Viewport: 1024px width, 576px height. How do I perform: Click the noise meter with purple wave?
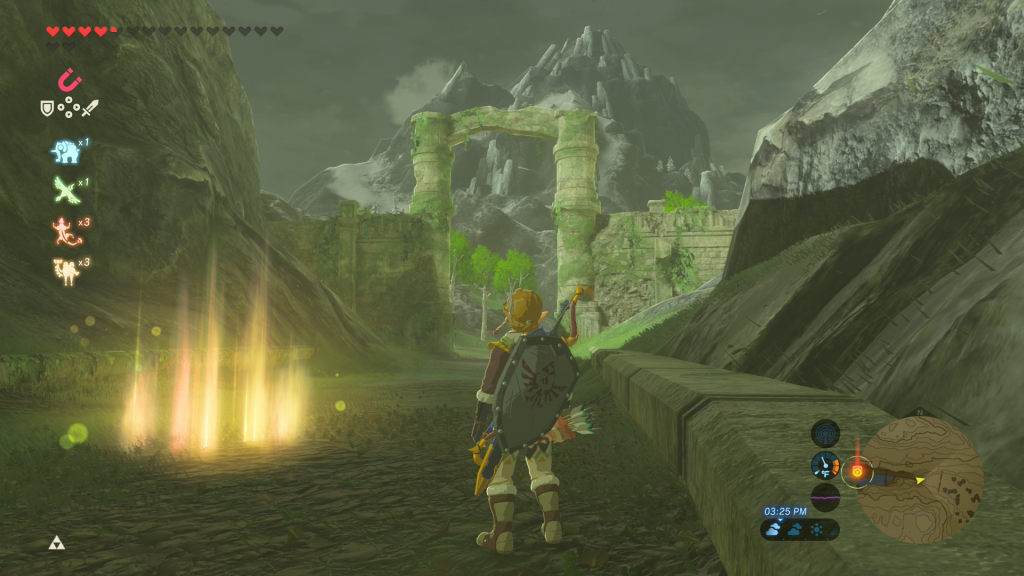826,496
